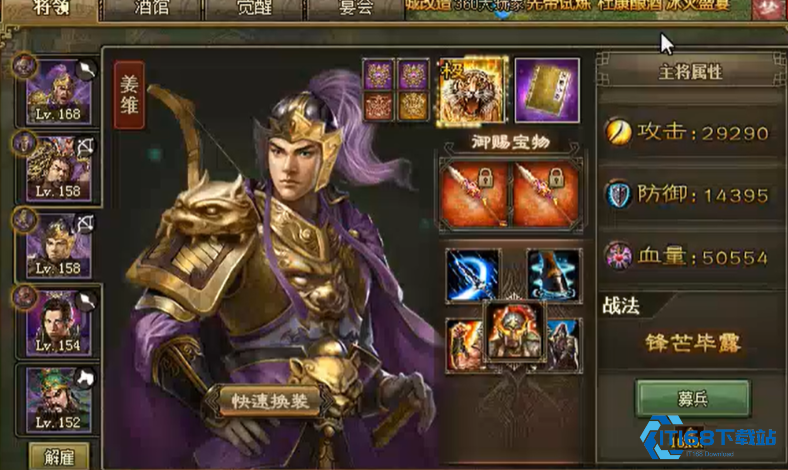Select the Lv. 152 green-robed general
The image size is (788, 470).
tap(59, 399)
